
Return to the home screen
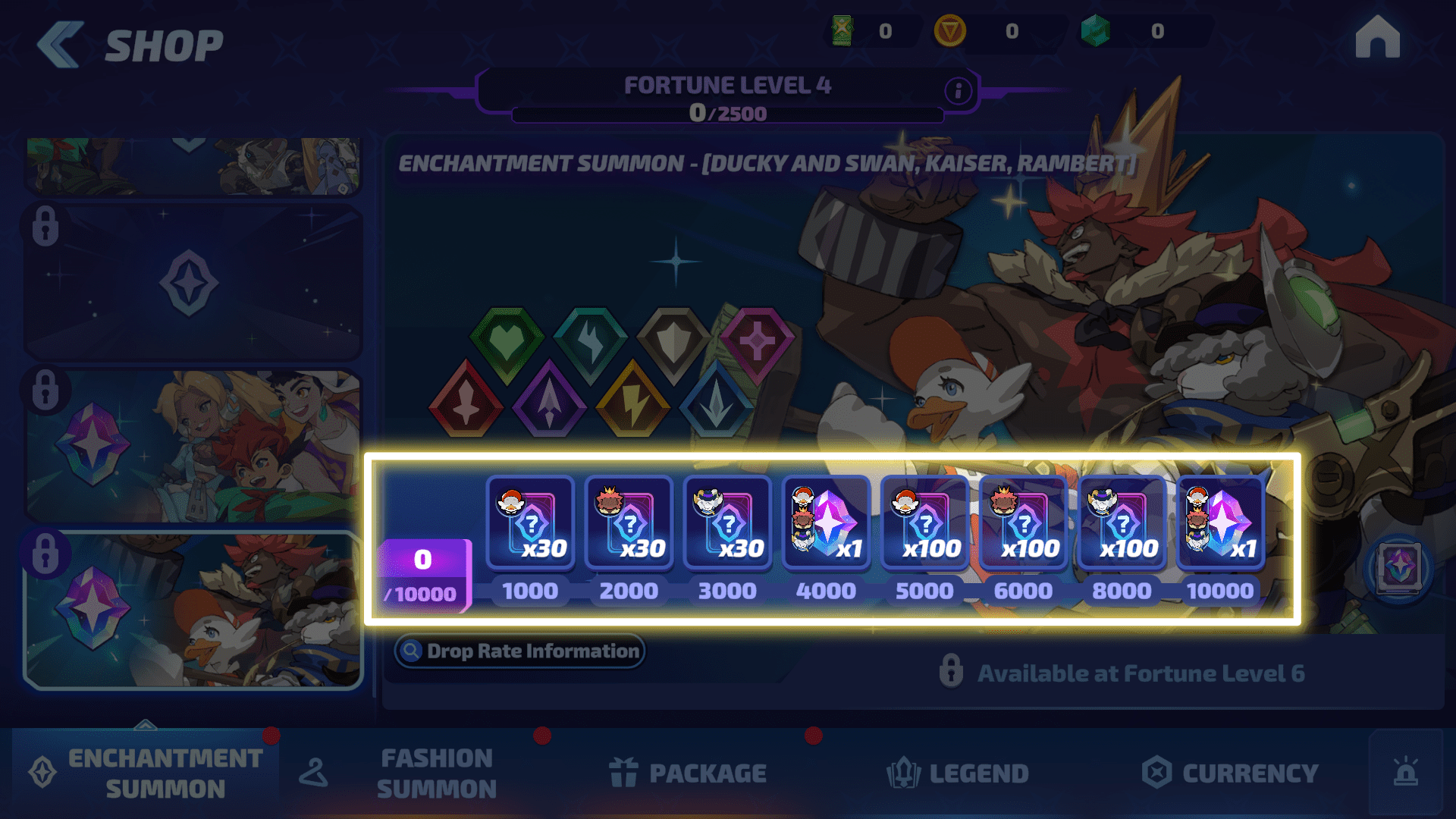click(x=1377, y=38)
